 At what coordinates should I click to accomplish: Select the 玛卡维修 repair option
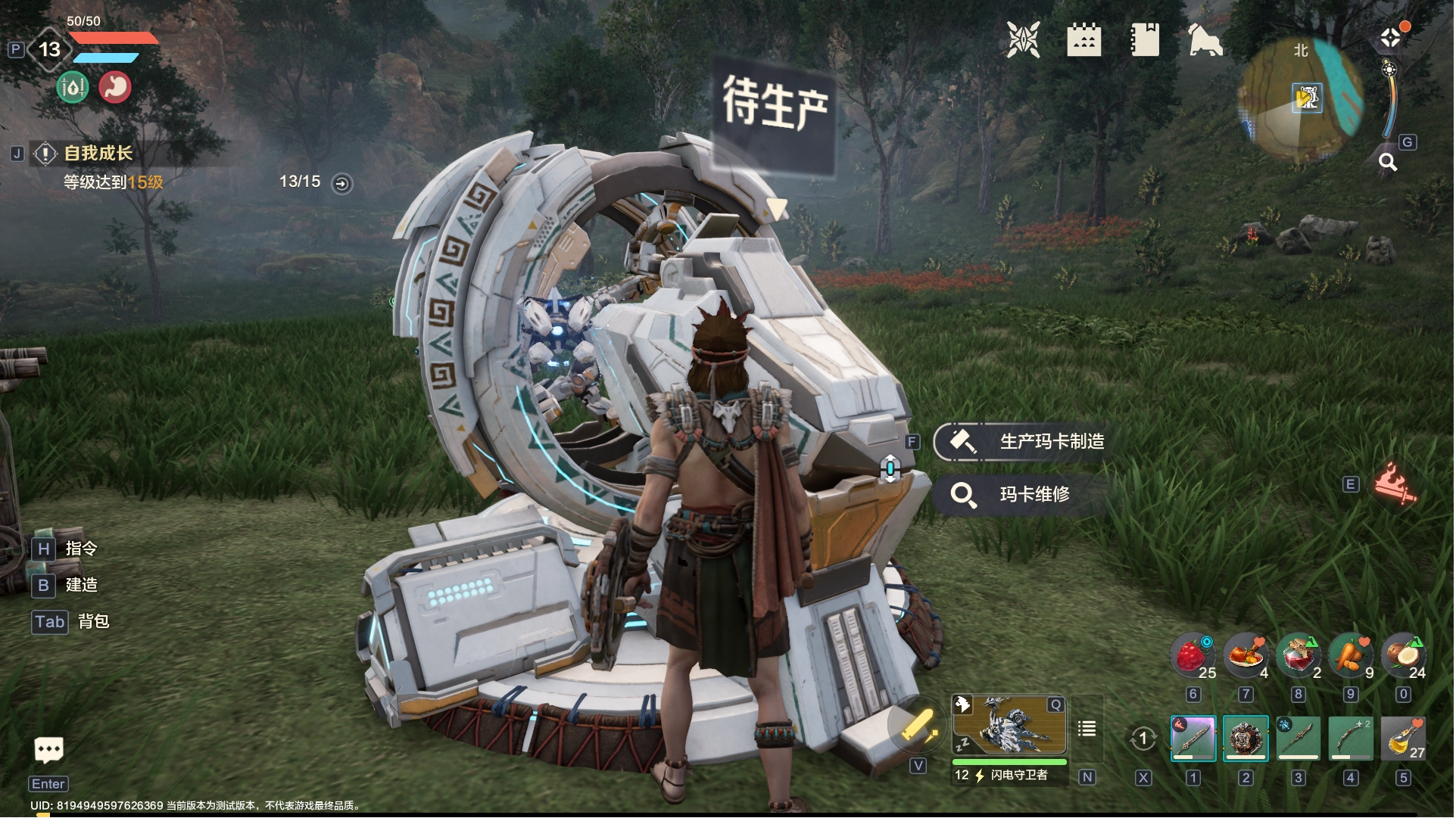click(x=1033, y=494)
